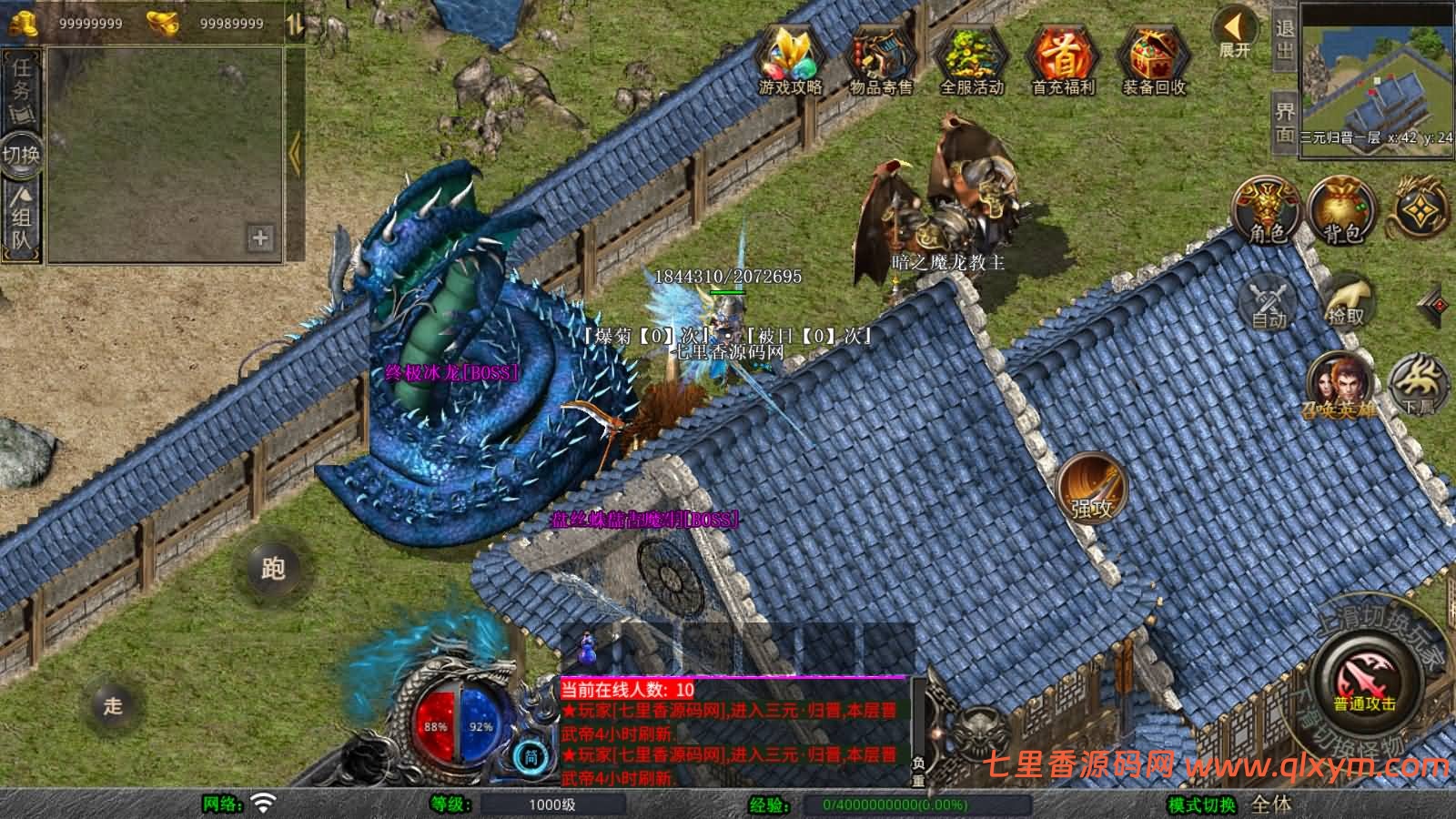This screenshot has width=1456, height=819.
Task: Tap the 拾取 pickup button
Action: point(1345,302)
